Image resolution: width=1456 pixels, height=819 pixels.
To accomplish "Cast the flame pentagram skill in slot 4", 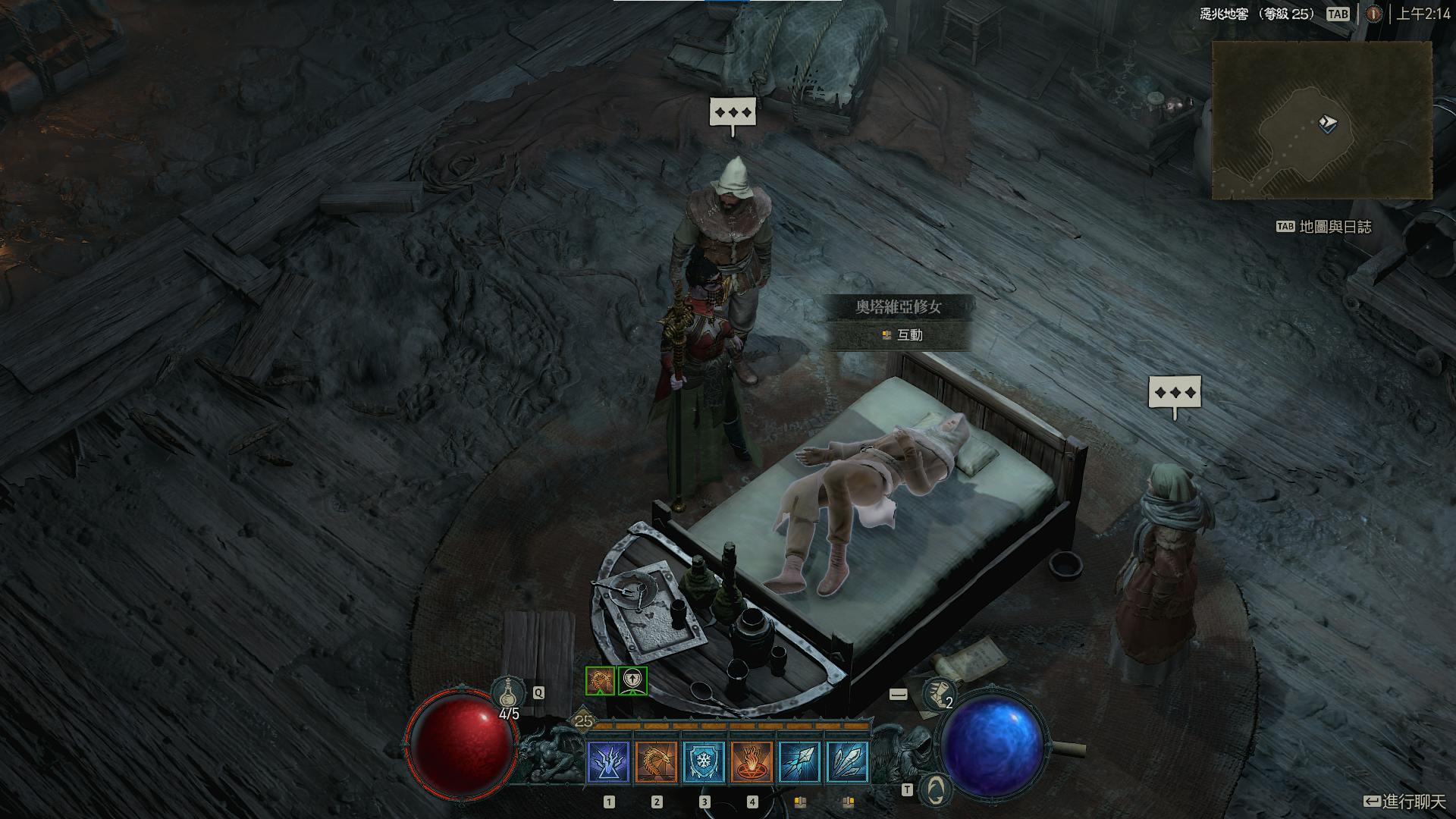I will click(752, 761).
